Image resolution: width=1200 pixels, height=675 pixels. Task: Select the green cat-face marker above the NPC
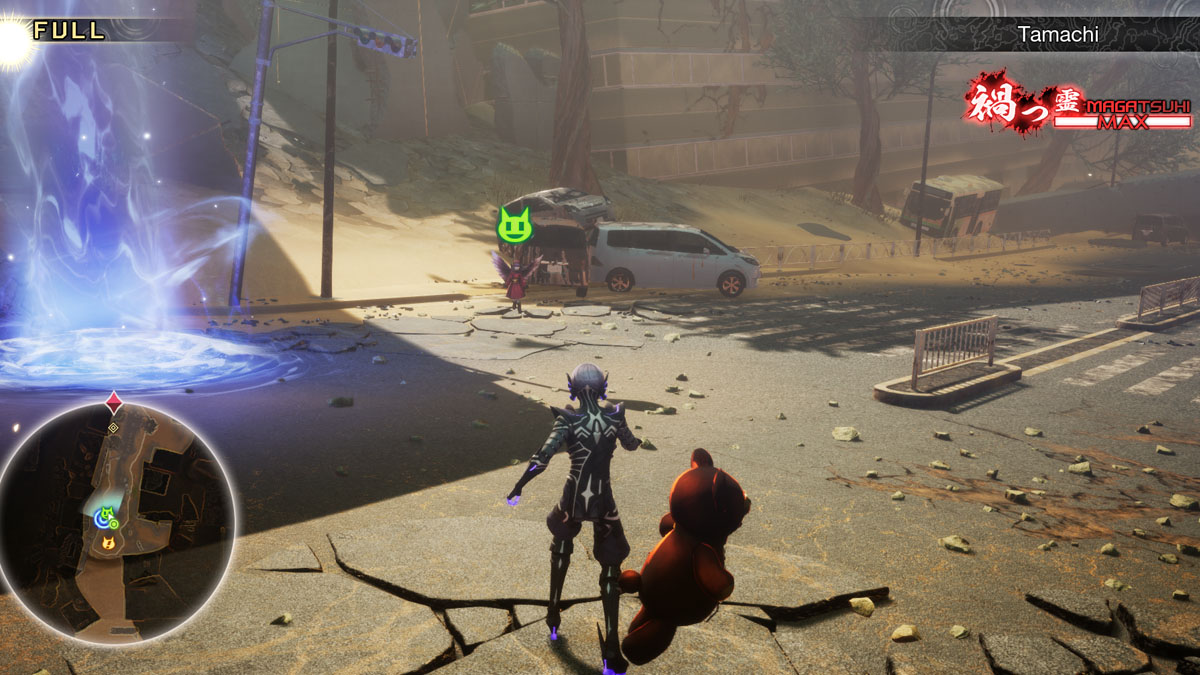tap(514, 224)
